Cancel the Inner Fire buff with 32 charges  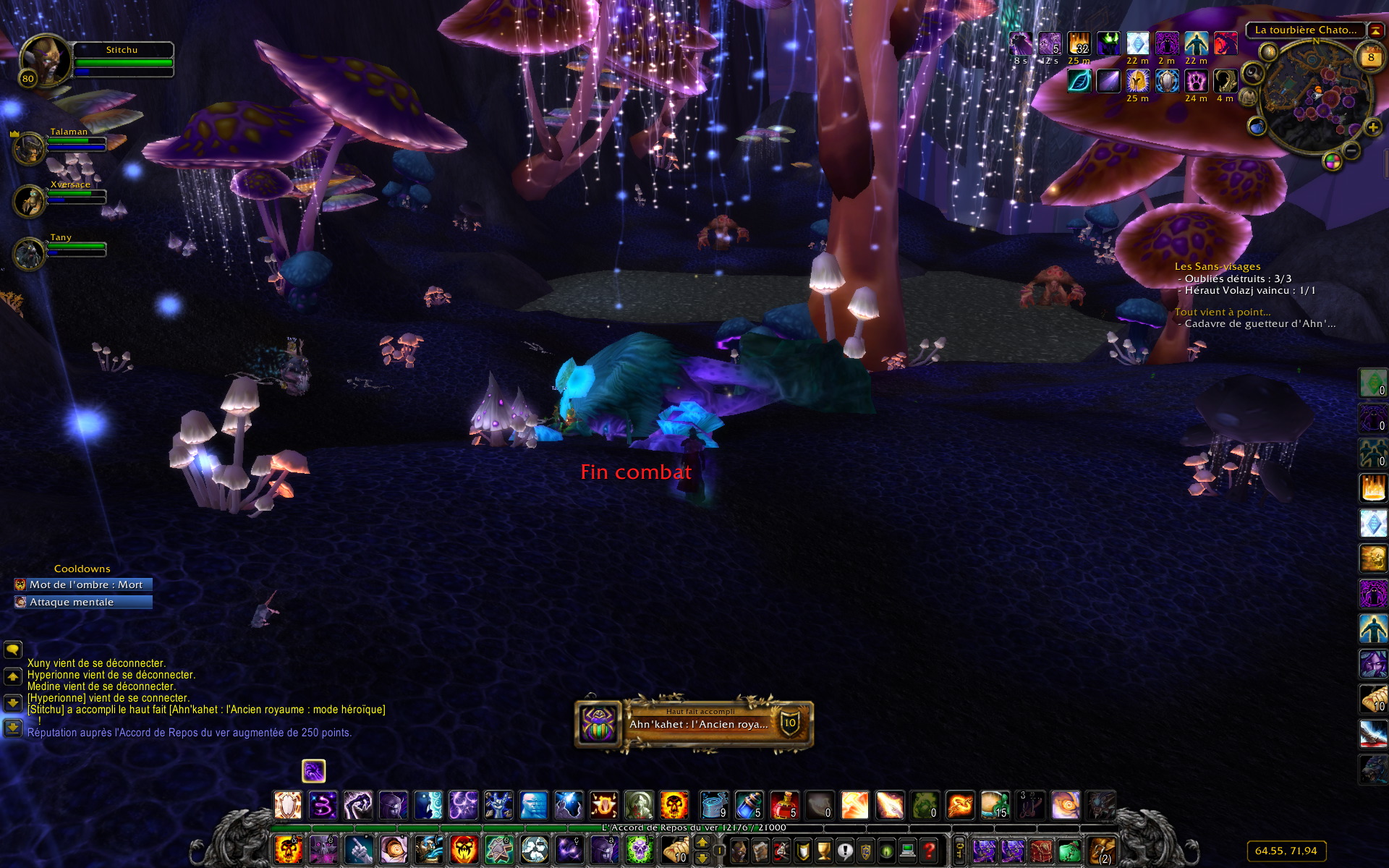(1079, 43)
